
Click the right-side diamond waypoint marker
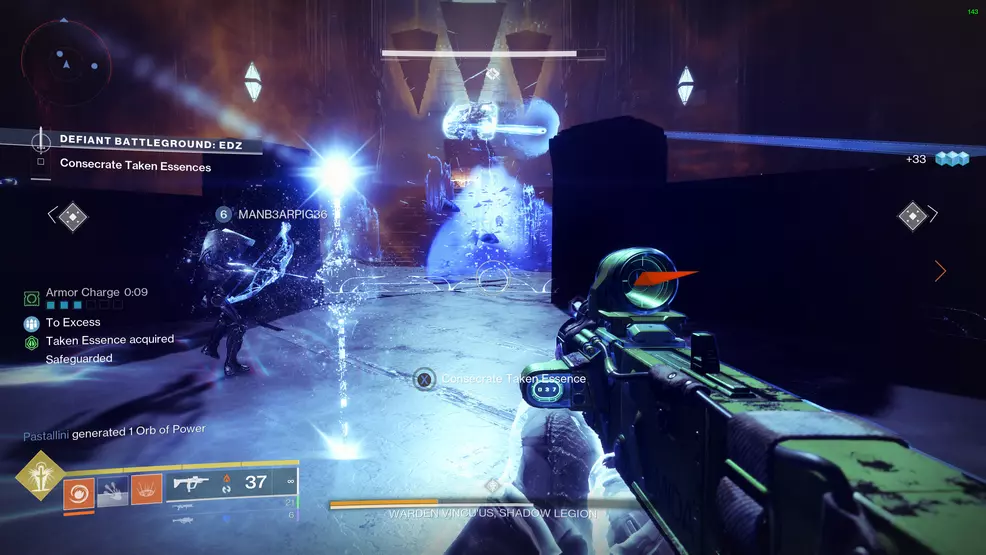912,215
